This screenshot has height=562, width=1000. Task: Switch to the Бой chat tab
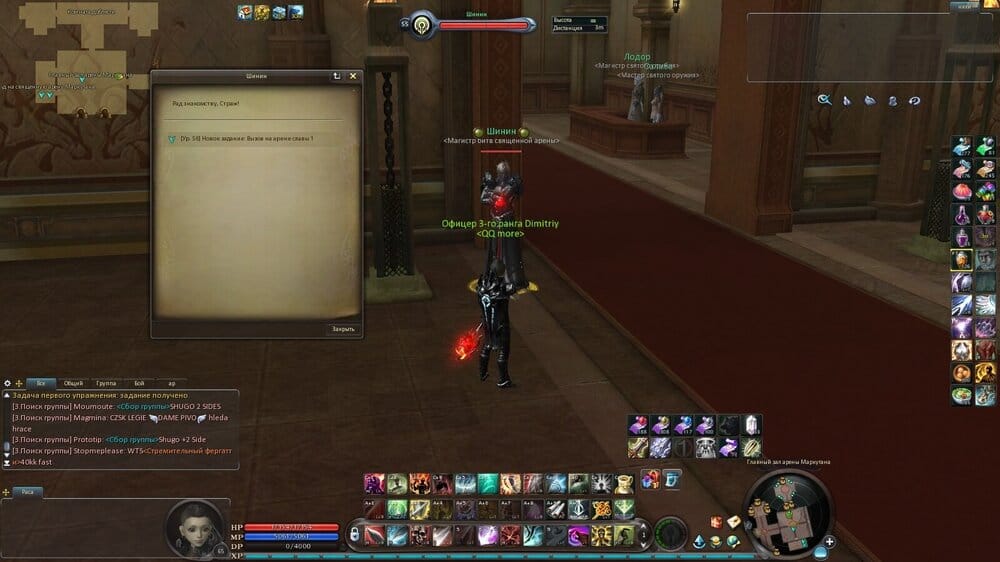click(x=139, y=383)
